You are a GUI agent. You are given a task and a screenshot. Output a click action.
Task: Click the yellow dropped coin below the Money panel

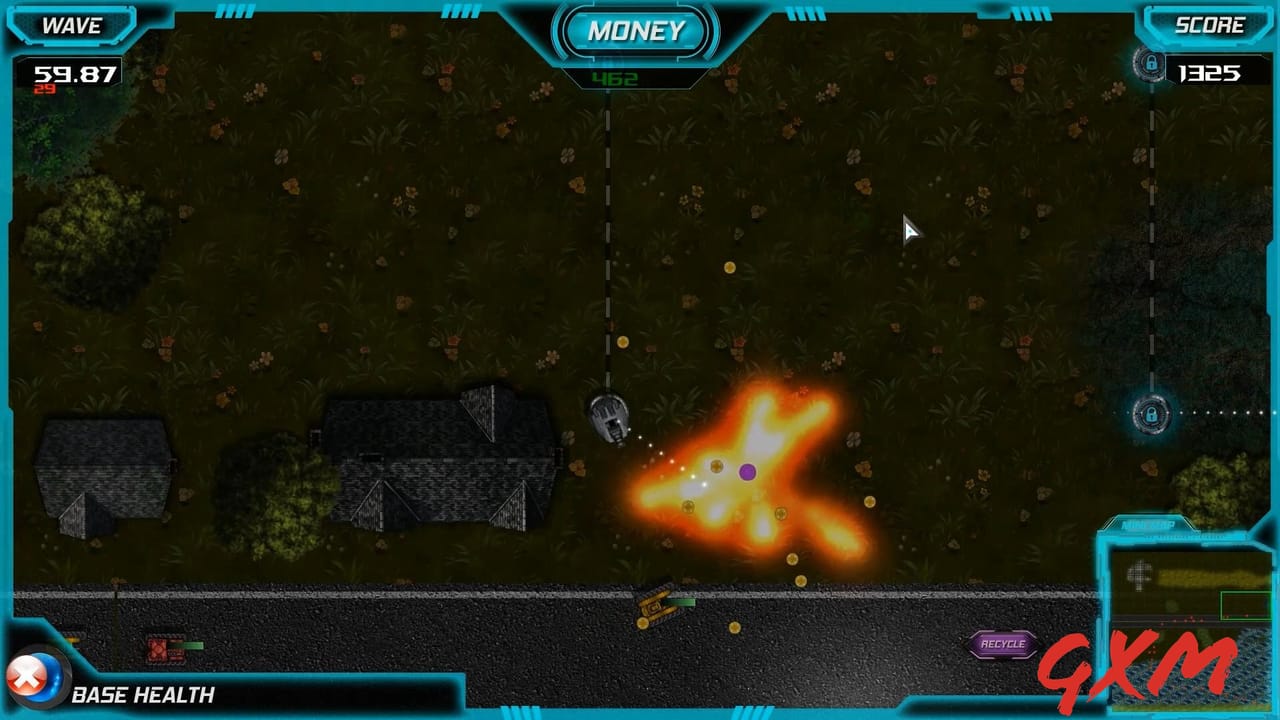620,342
